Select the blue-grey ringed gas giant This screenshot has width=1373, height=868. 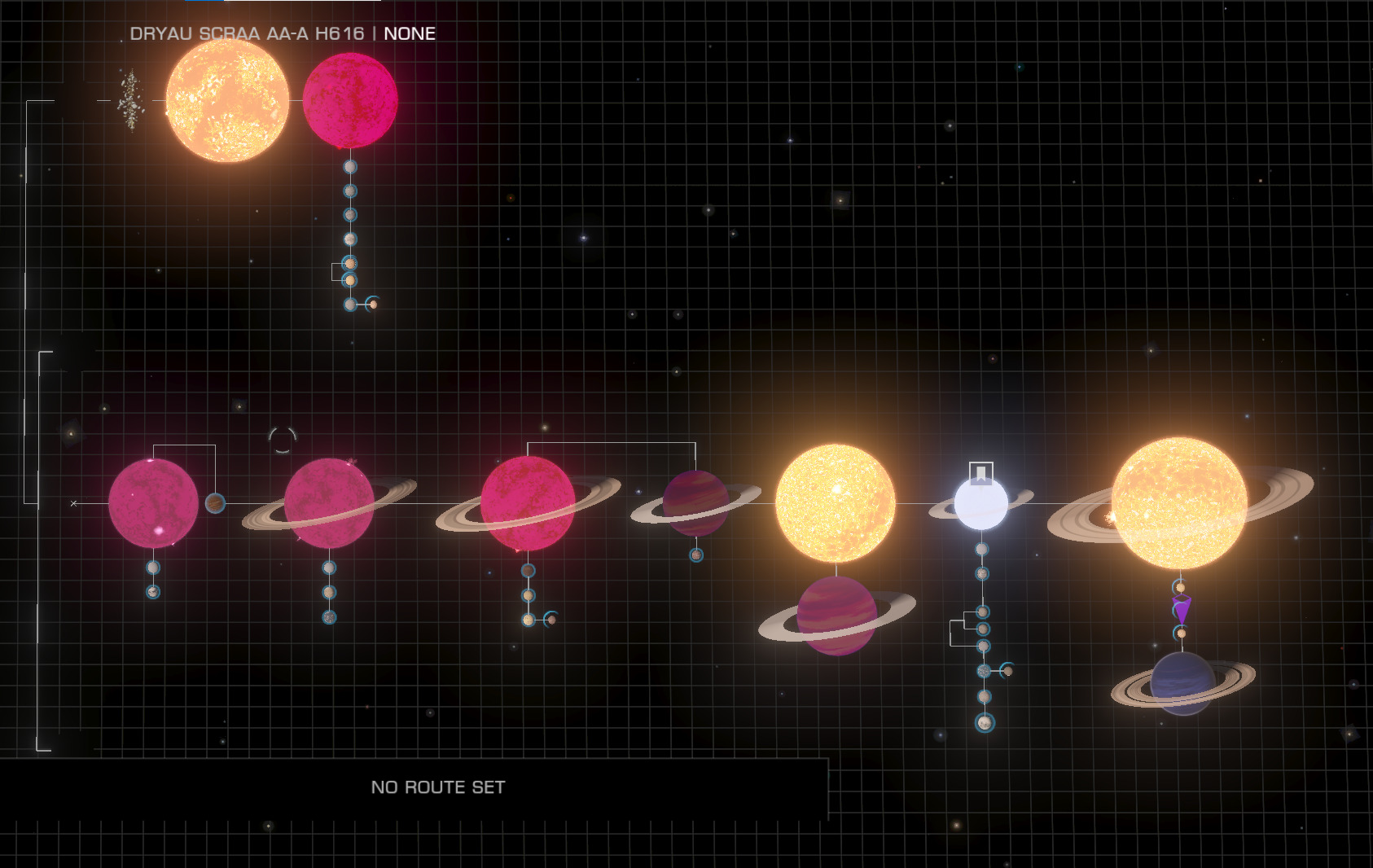1182,683
